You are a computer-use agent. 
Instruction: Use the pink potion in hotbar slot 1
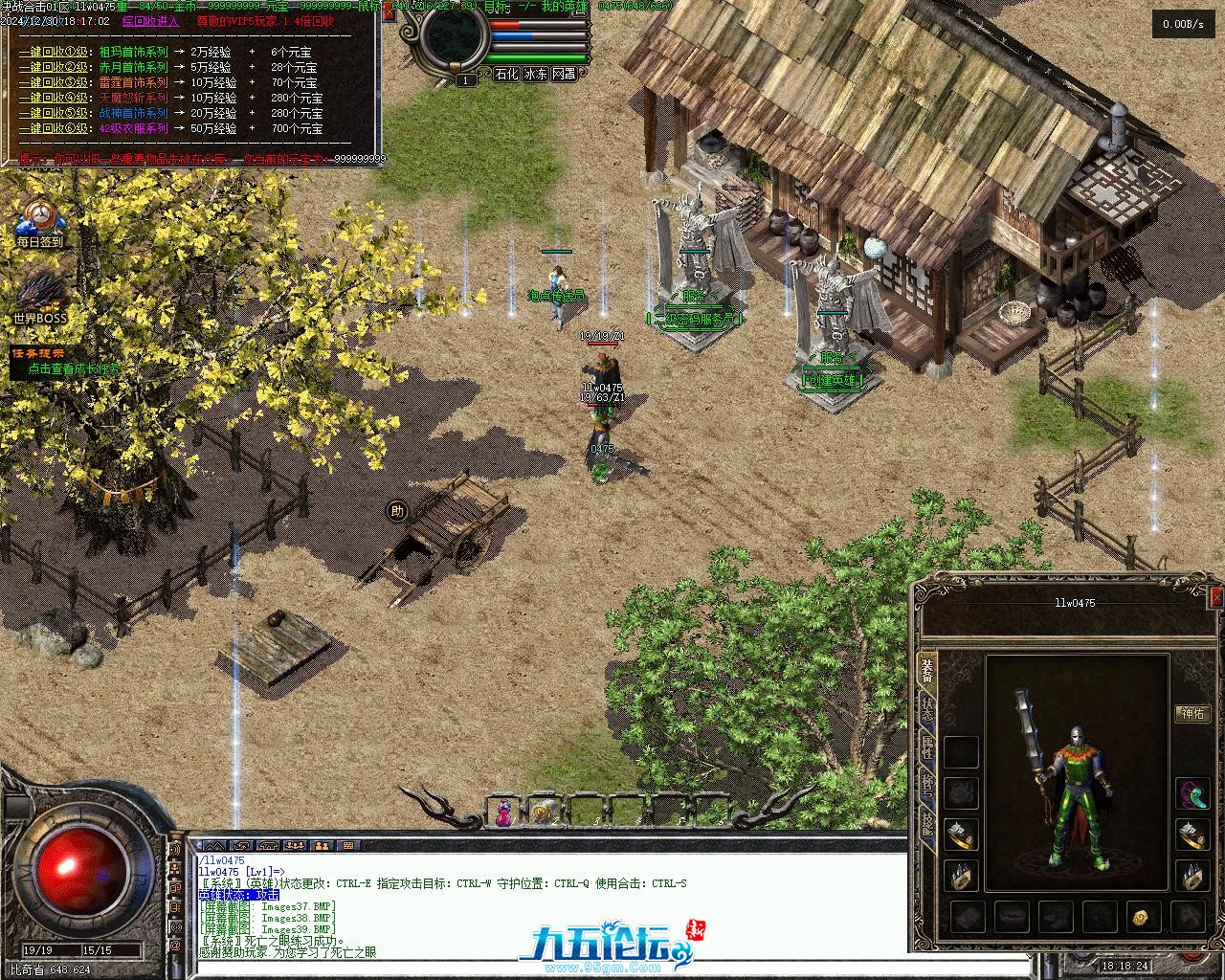pyautogui.click(x=502, y=813)
